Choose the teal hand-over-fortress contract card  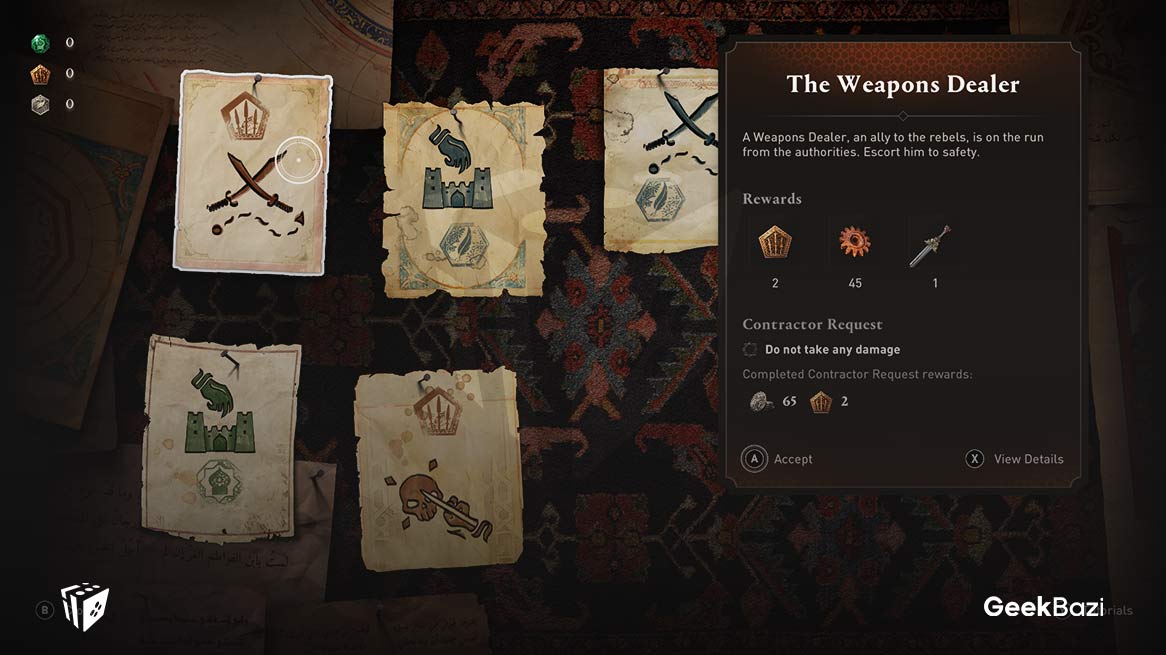pyautogui.click(x=463, y=199)
